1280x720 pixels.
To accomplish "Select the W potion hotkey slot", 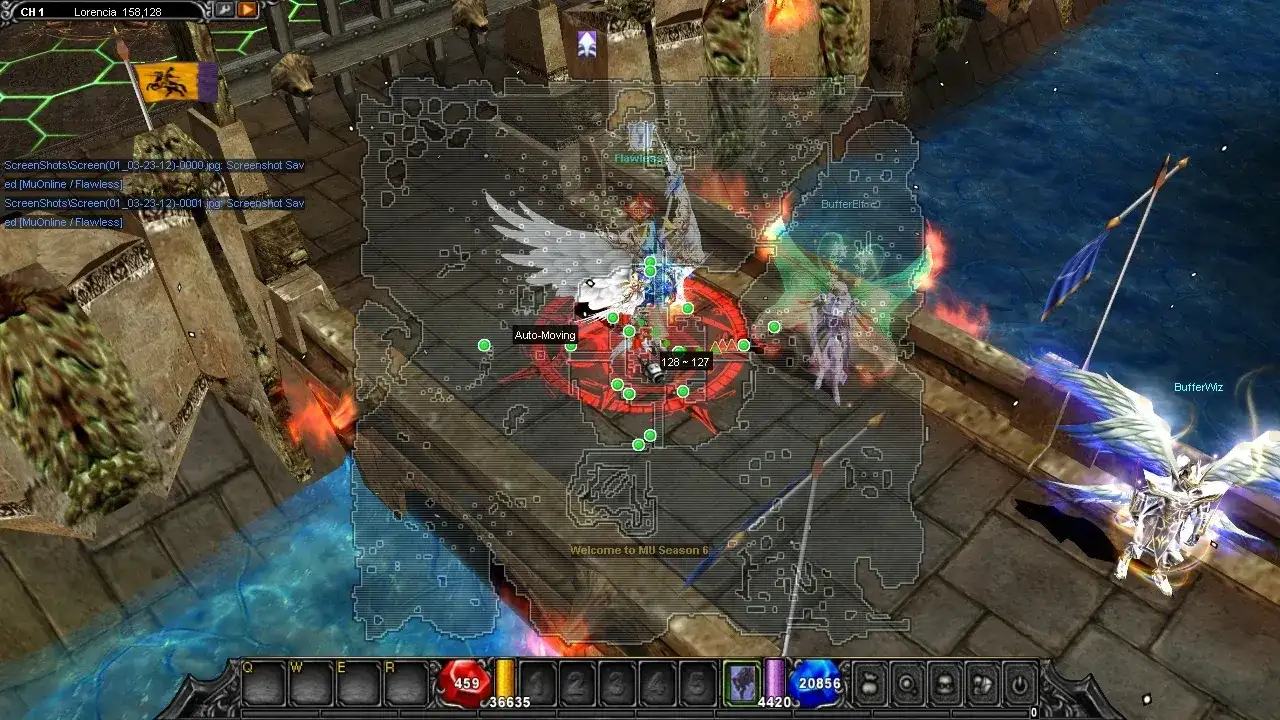I will [311, 683].
